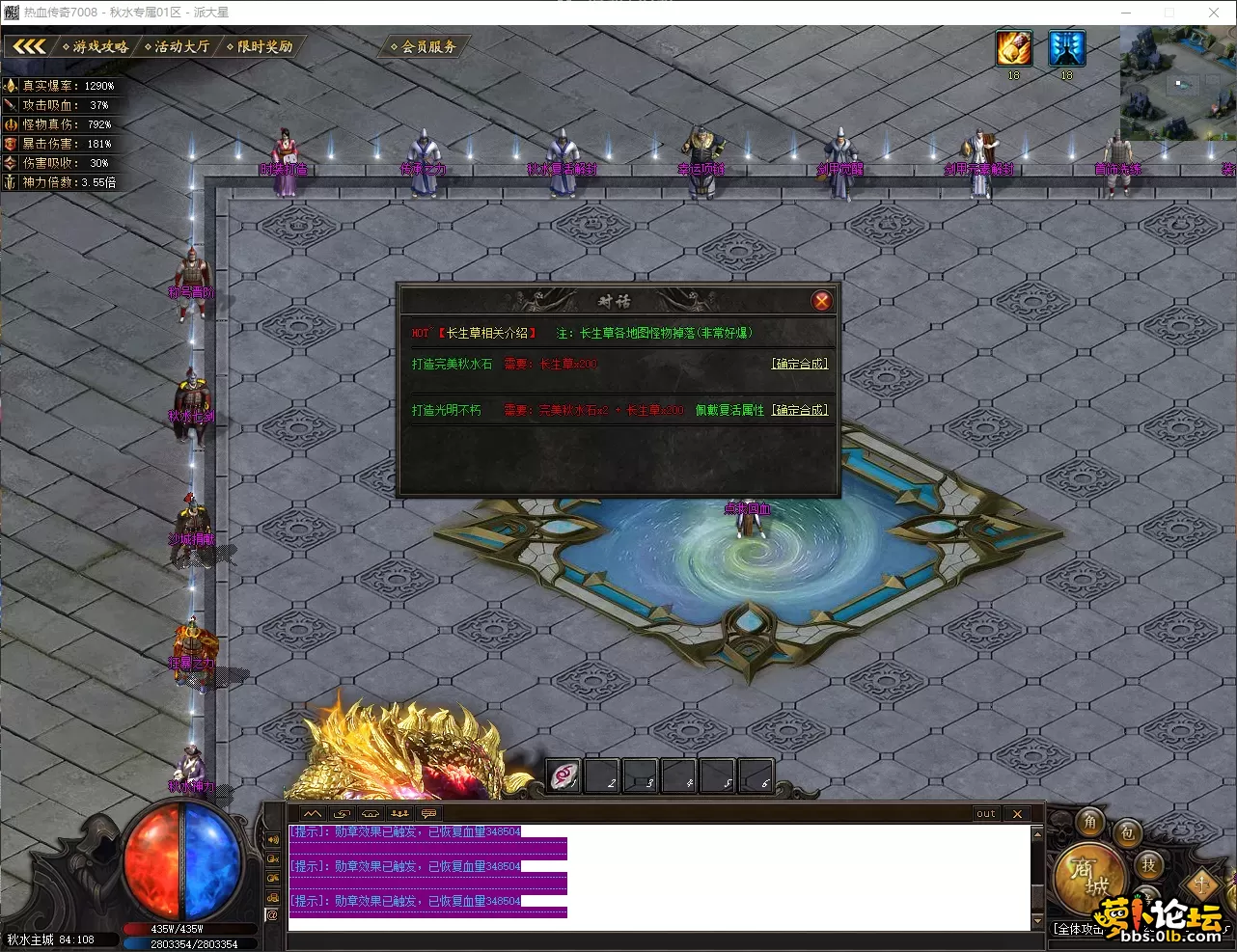This screenshot has width=1237, height=952.
Task: Open the 限时奖励 menu
Action: point(261,46)
